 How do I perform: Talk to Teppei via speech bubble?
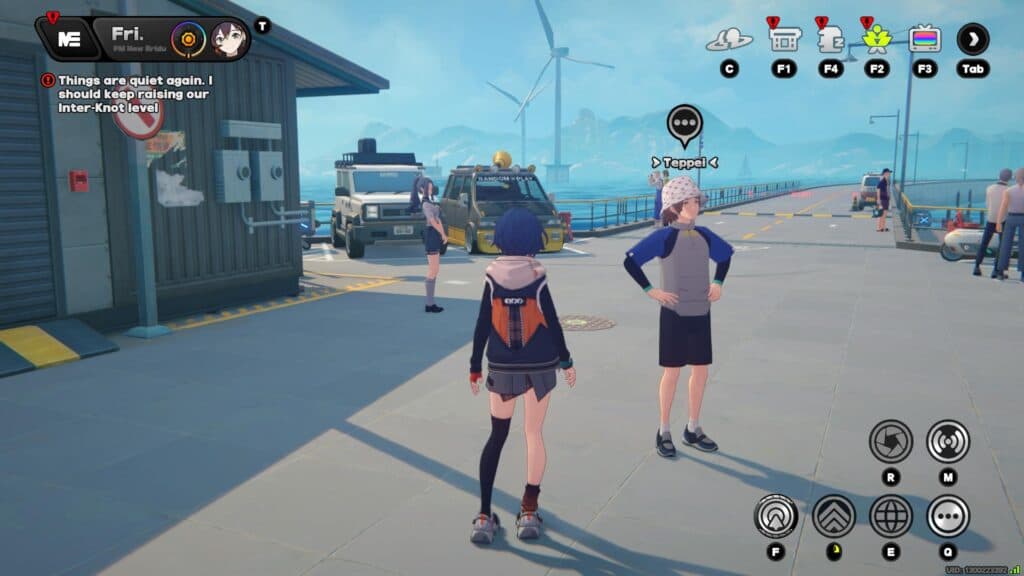684,124
